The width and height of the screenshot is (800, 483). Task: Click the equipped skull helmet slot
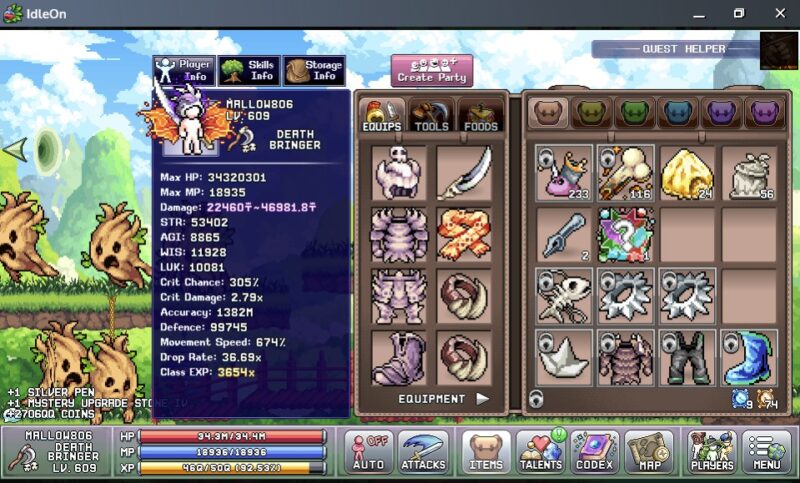pyautogui.click(x=399, y=173)
